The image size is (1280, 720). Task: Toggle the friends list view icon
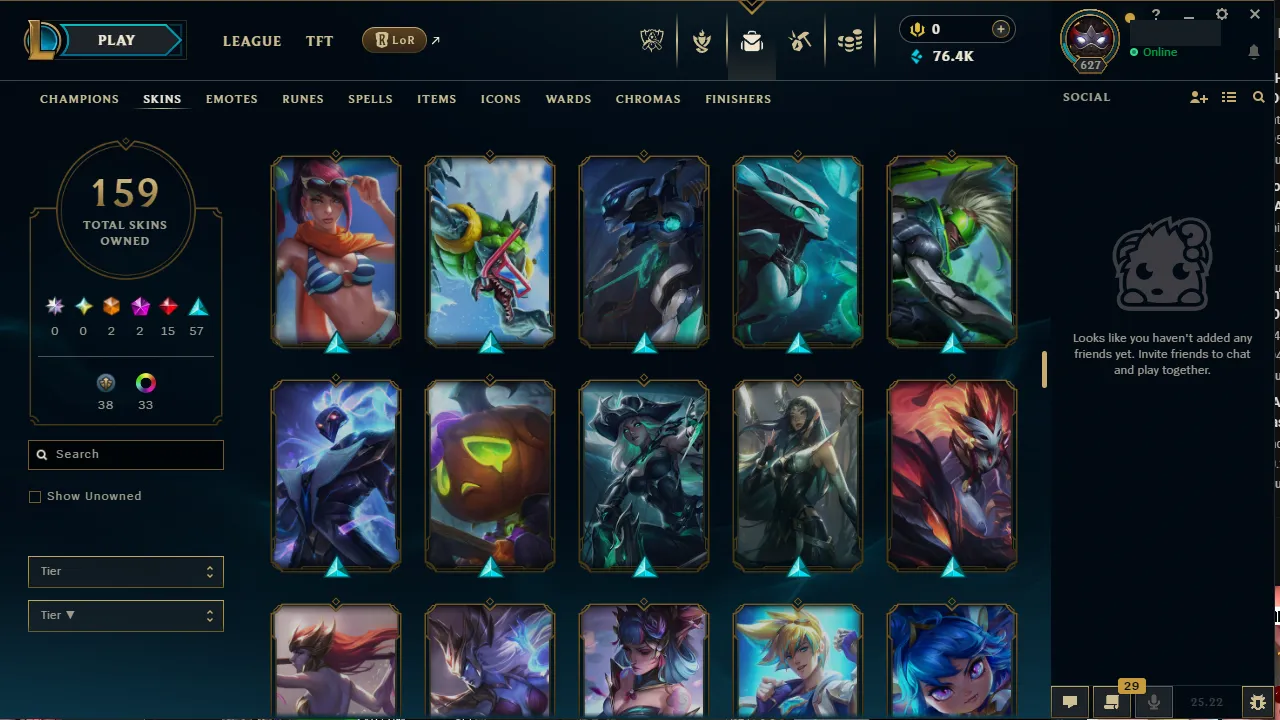point(1229,97)
